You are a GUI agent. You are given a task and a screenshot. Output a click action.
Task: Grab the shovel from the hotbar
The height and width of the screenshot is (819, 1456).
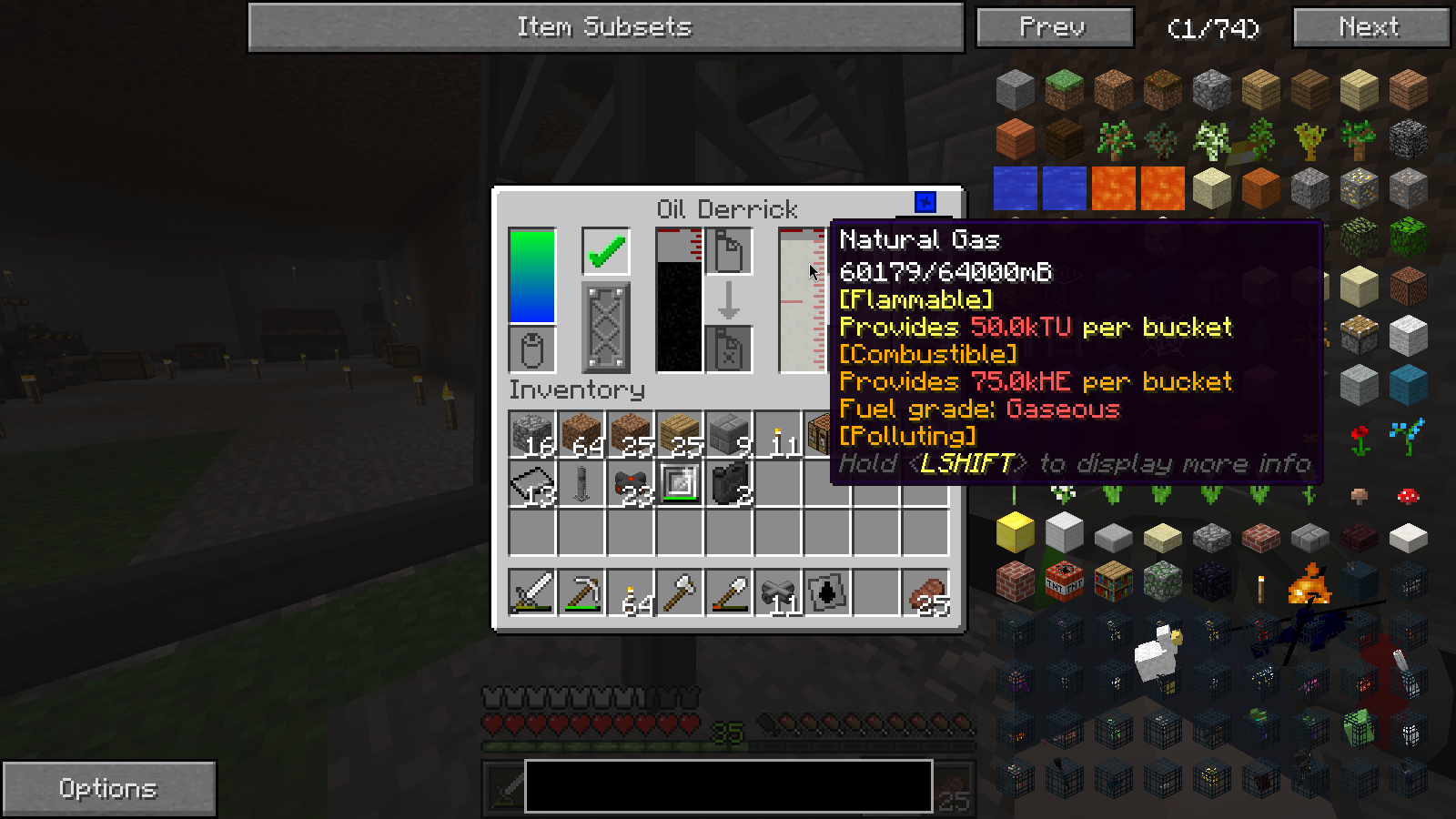tap(729, 593)
